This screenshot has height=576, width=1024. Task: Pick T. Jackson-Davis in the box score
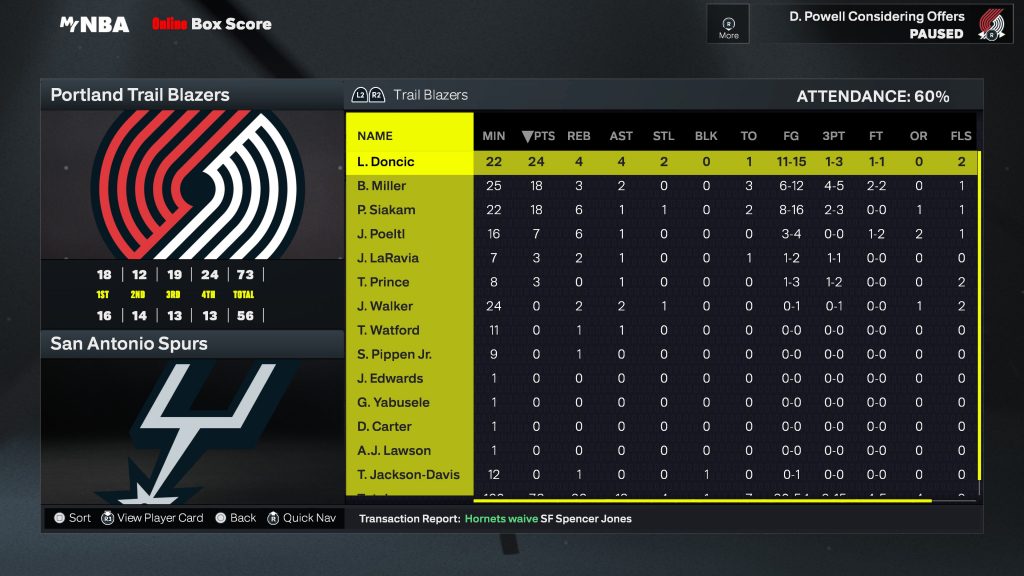pos(408,474)
